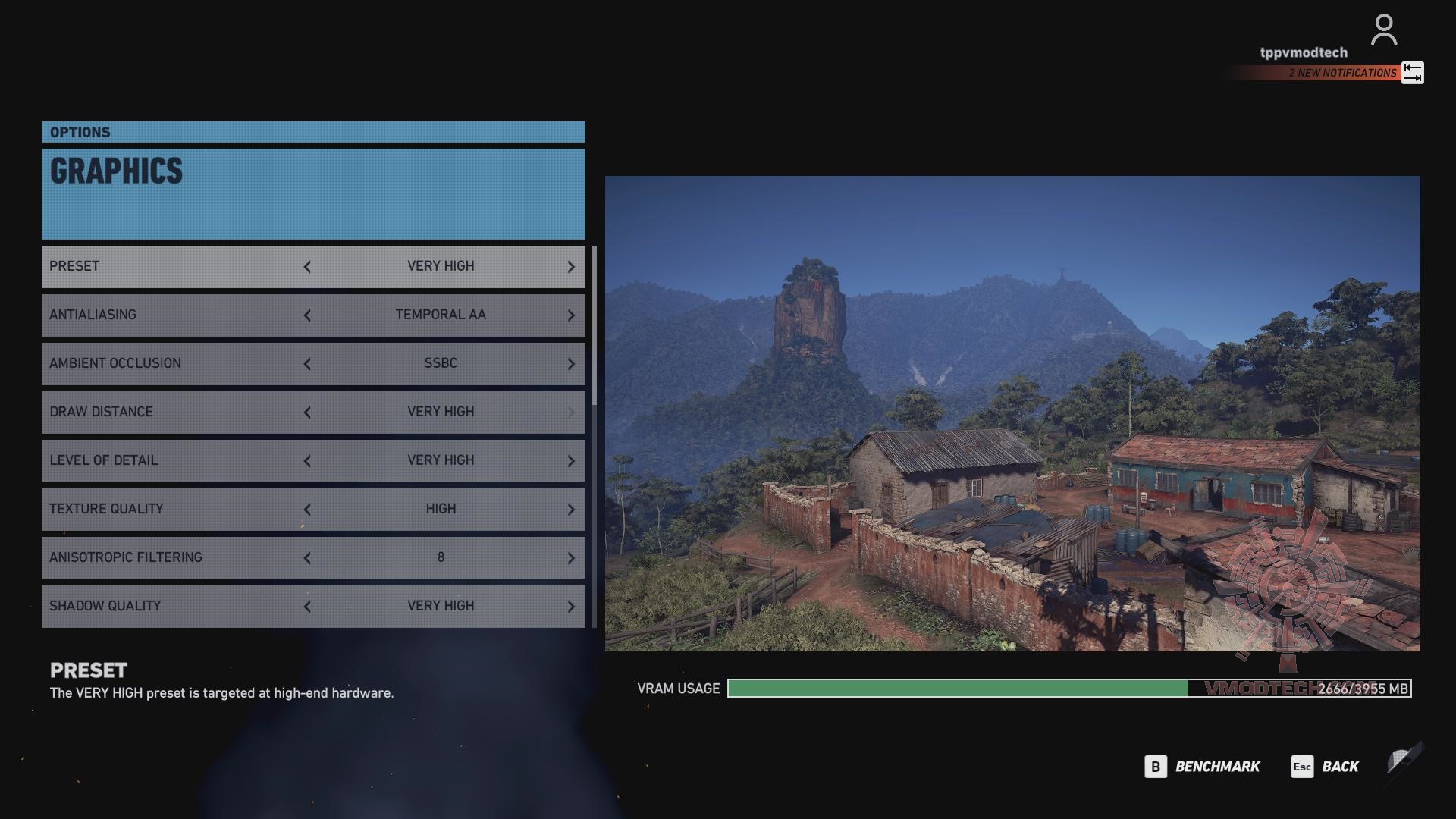Step Ambient Occlusion back with left arrow
The height and width of the screenshot is (819, 1456).
(x=307, y=364)
